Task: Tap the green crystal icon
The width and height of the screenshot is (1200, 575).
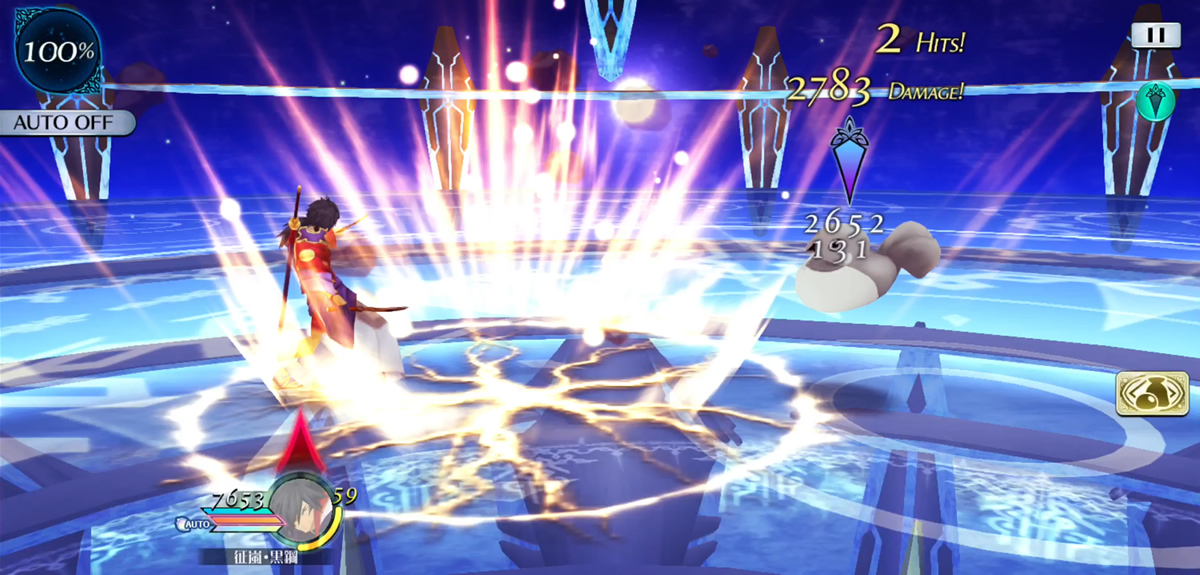Action: (1155, 100)
